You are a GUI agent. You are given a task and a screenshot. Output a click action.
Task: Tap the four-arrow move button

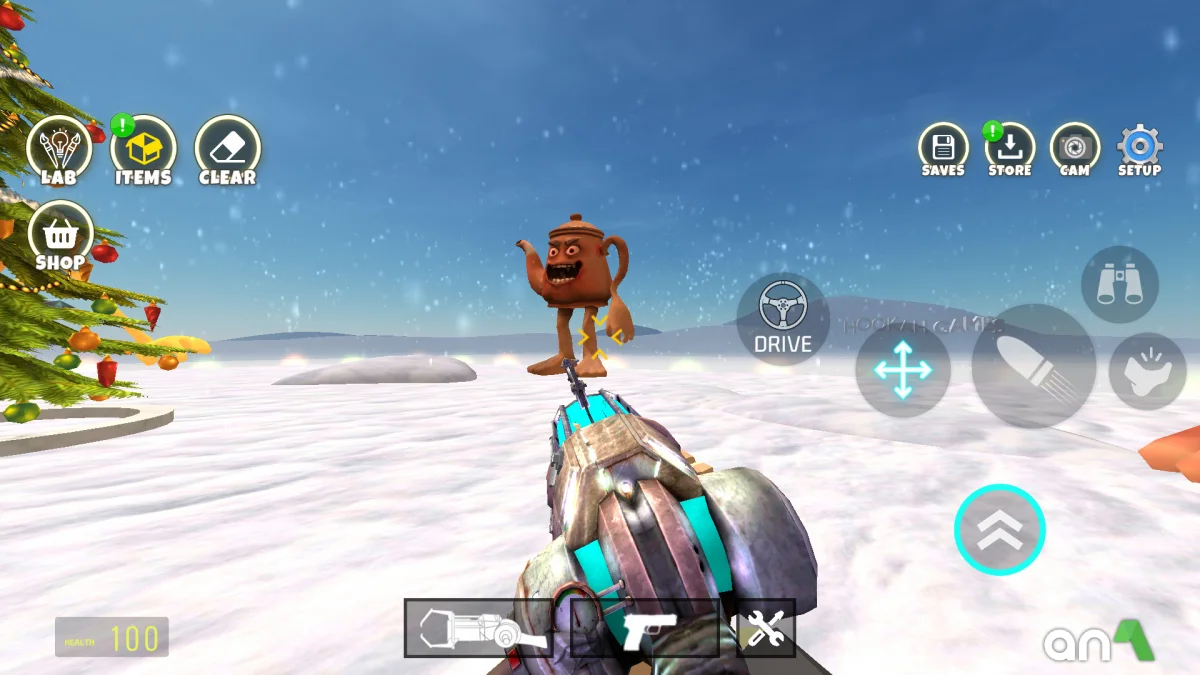pos(902,370)
